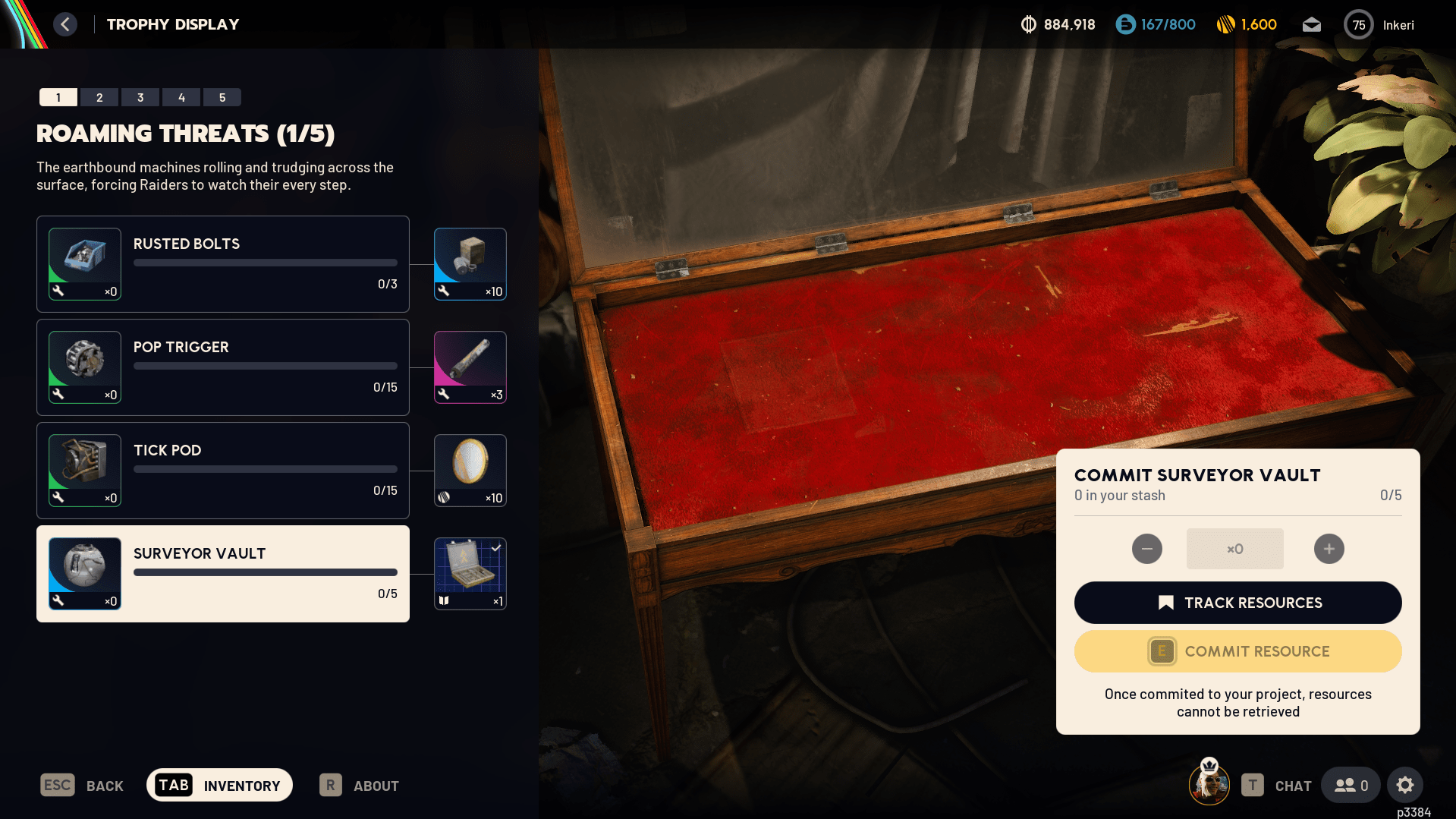
Task: Go back using the top-left arrow
Action: pyautogui.click(x=65, y=24)
